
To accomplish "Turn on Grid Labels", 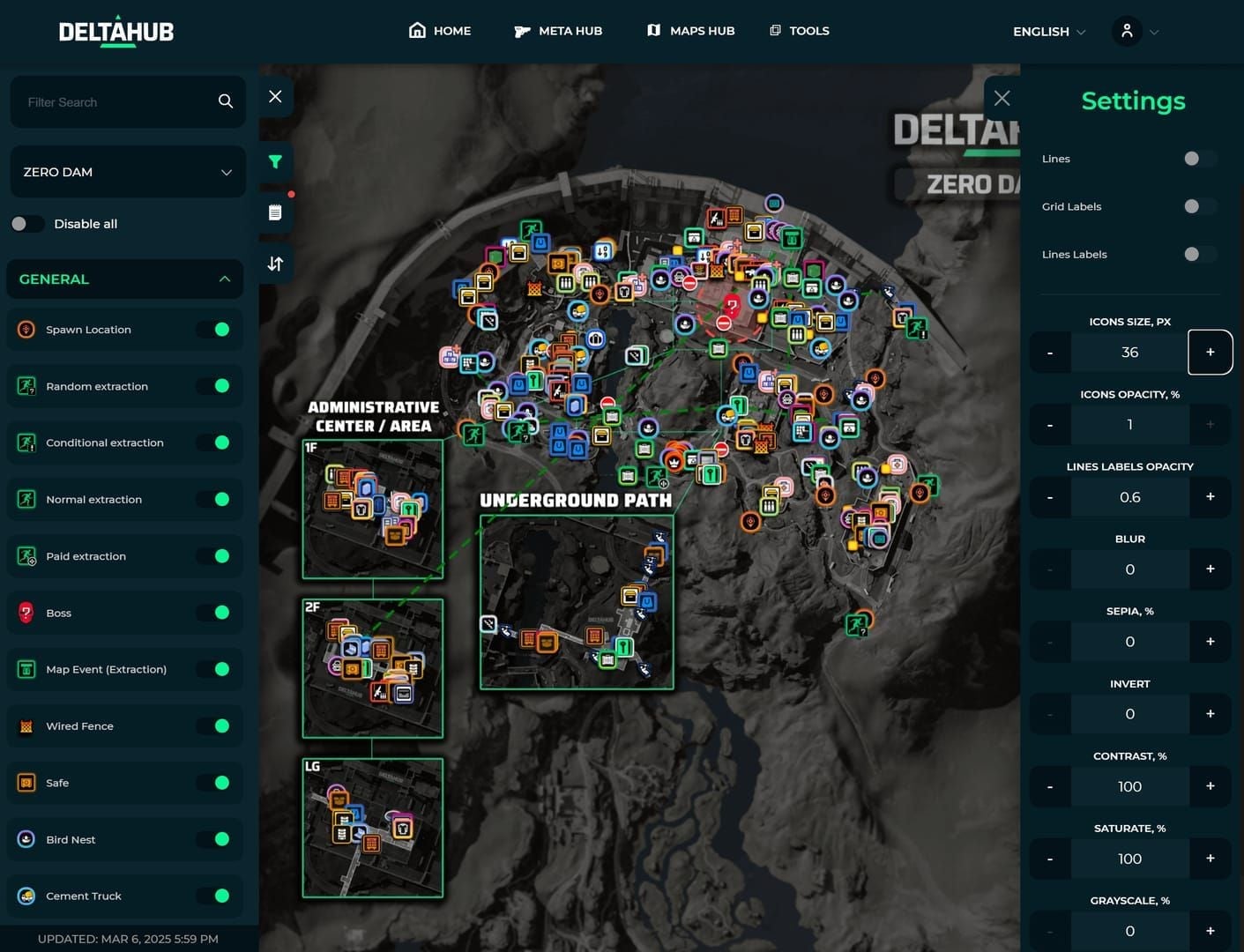I will [1197, 206].
